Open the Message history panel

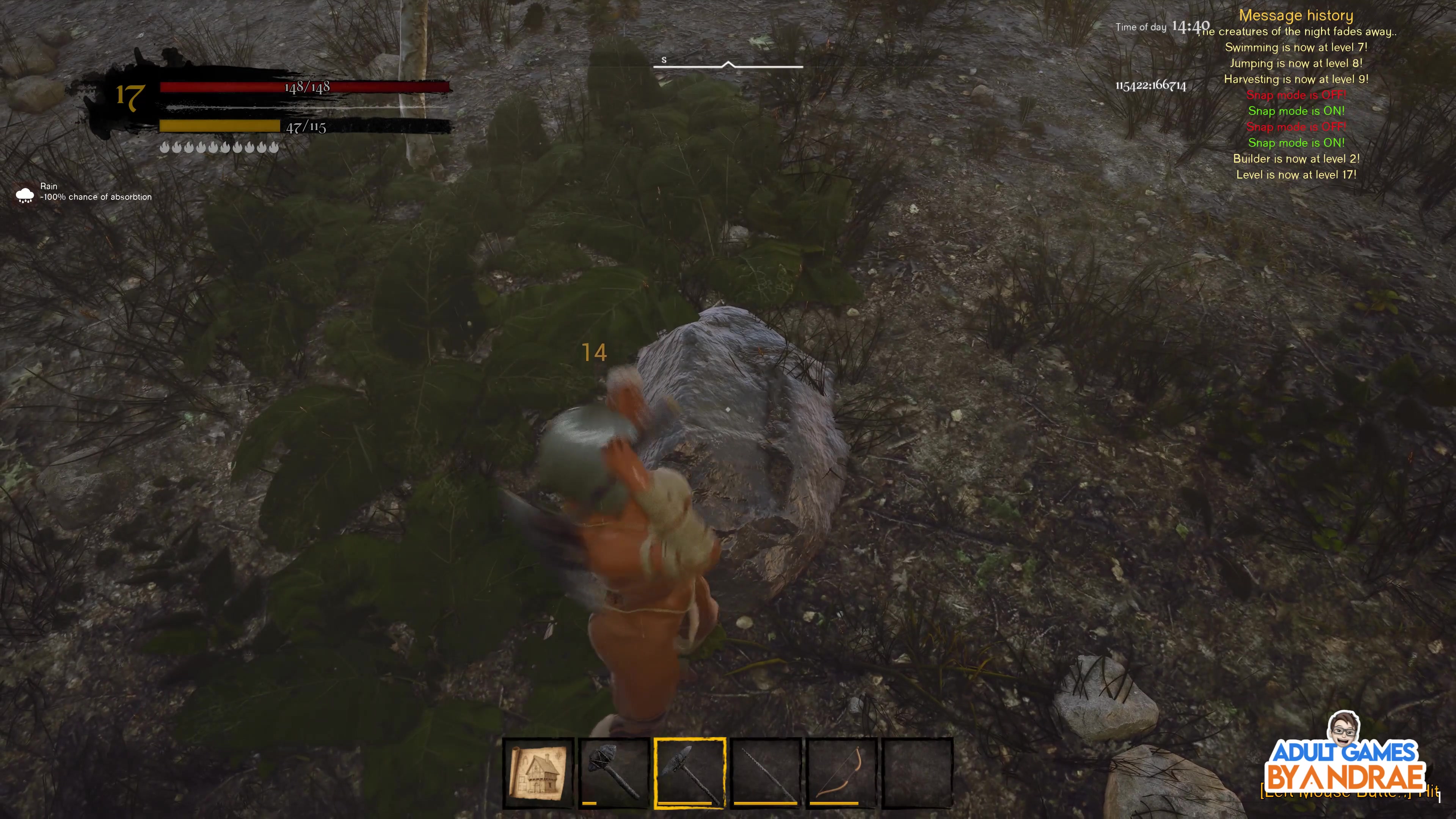[1296, 16]
